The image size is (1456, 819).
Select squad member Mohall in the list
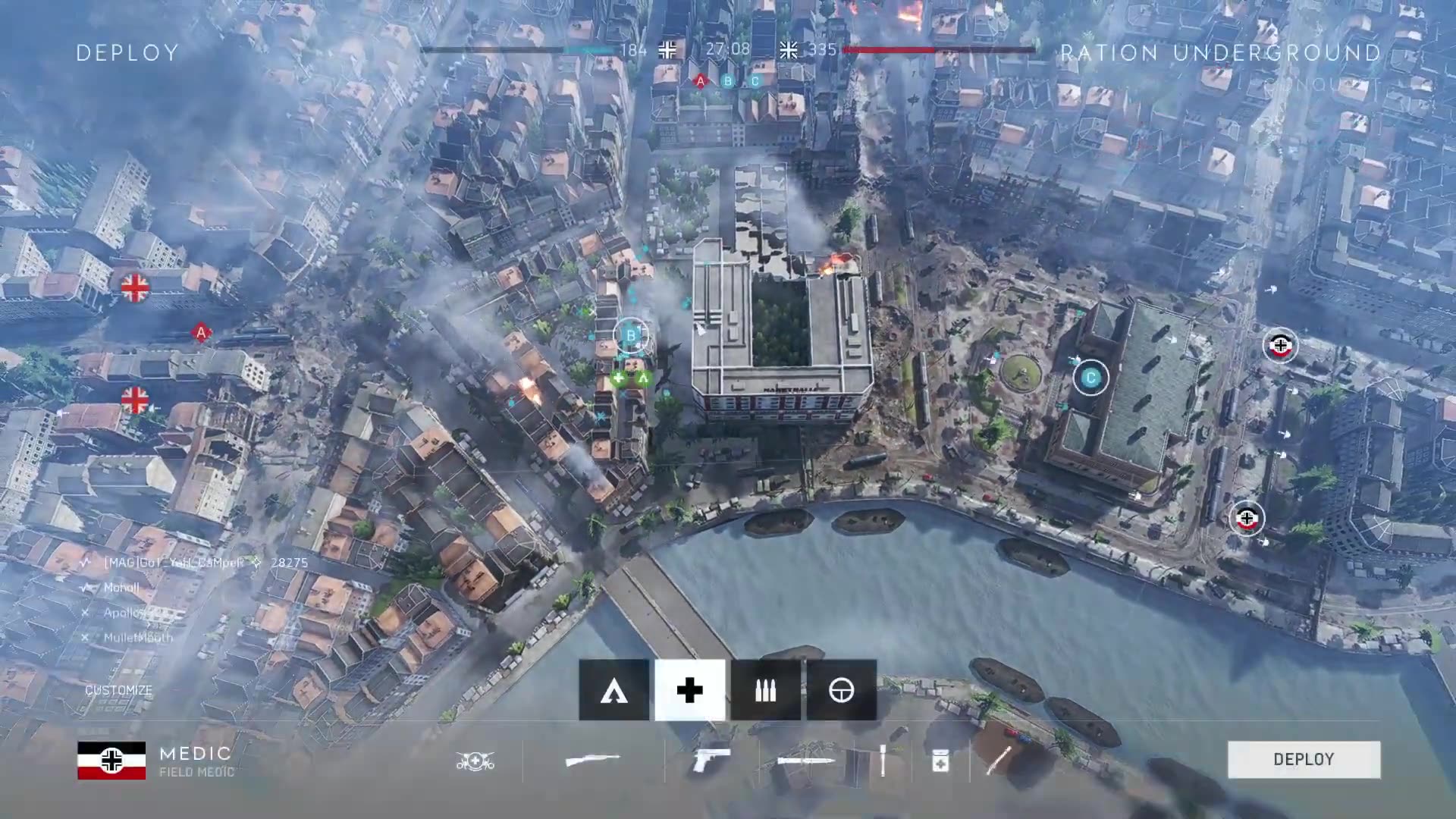click(x=121, y=588)
